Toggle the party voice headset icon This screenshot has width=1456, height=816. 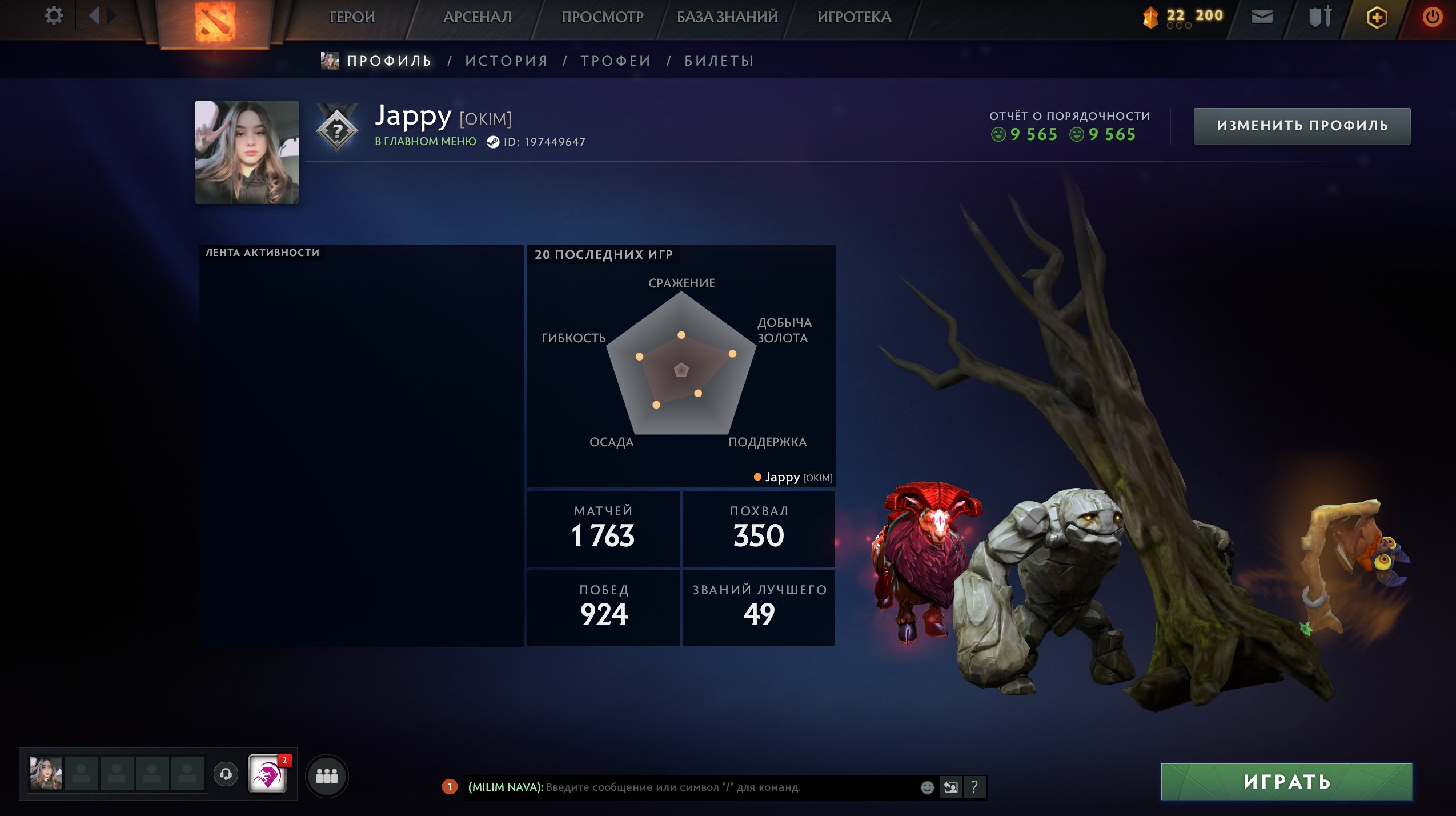click(x=226, y=774)
